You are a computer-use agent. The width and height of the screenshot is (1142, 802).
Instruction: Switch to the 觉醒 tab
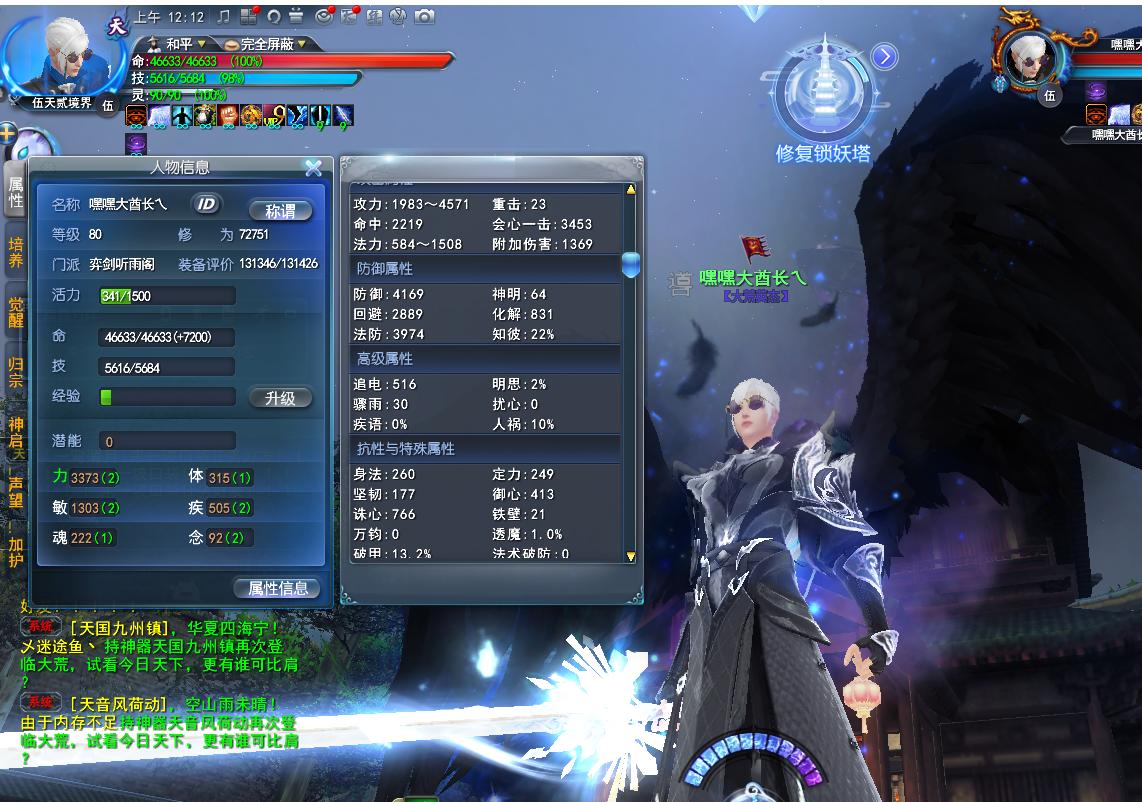[15, 312]
